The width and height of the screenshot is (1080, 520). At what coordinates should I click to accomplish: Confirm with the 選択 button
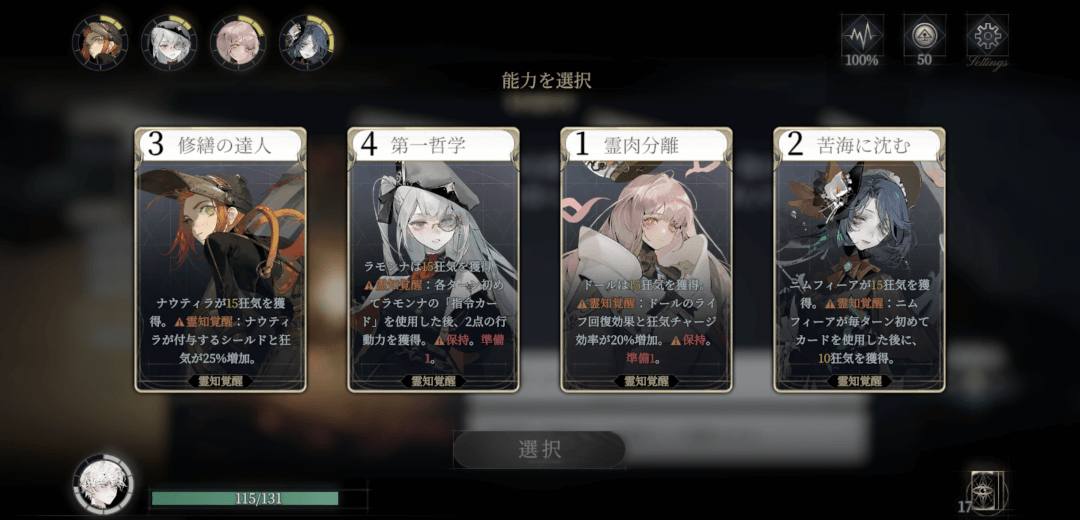tap(540, 450)
